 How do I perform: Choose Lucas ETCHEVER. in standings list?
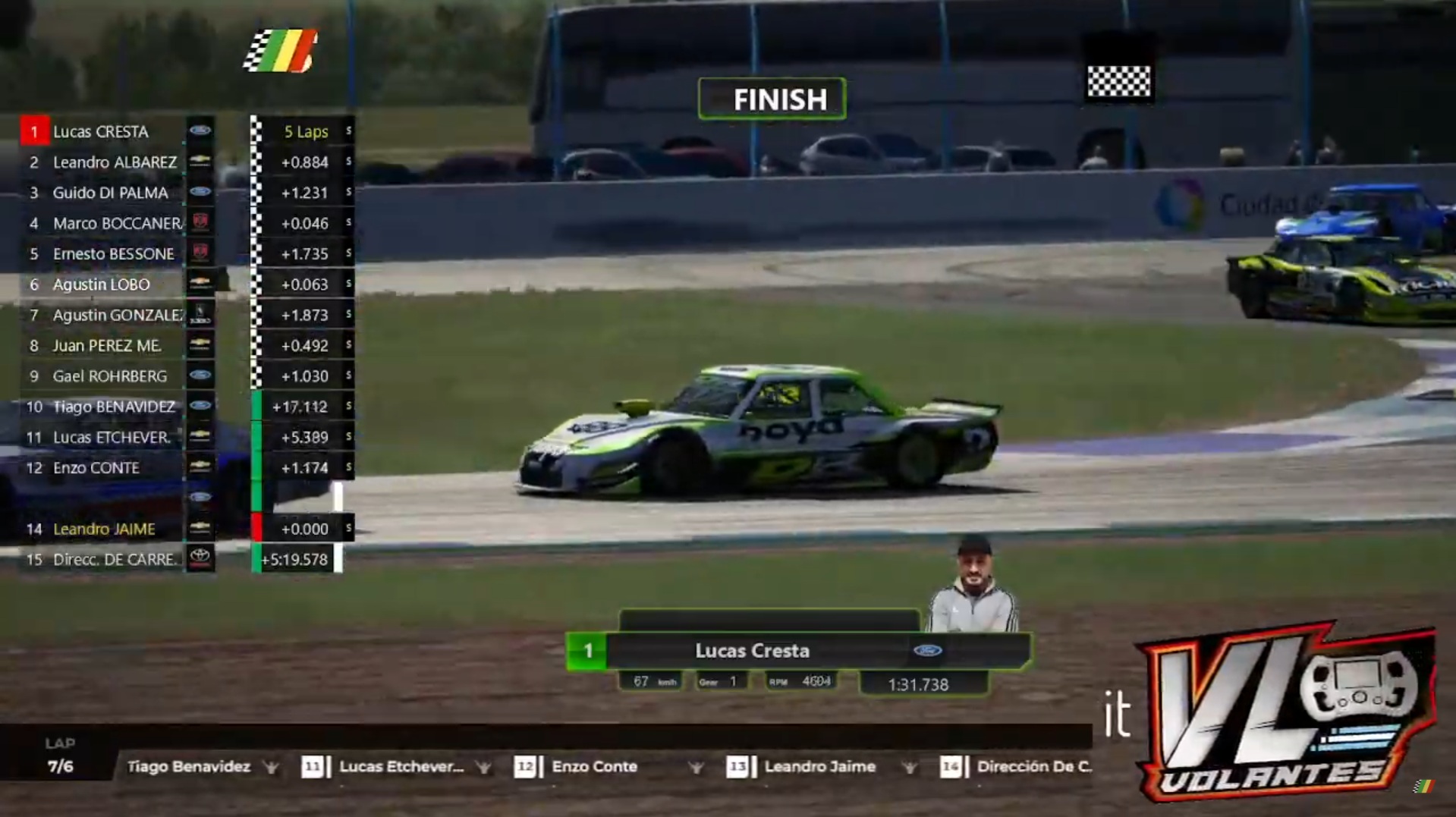tap(112, 438)
